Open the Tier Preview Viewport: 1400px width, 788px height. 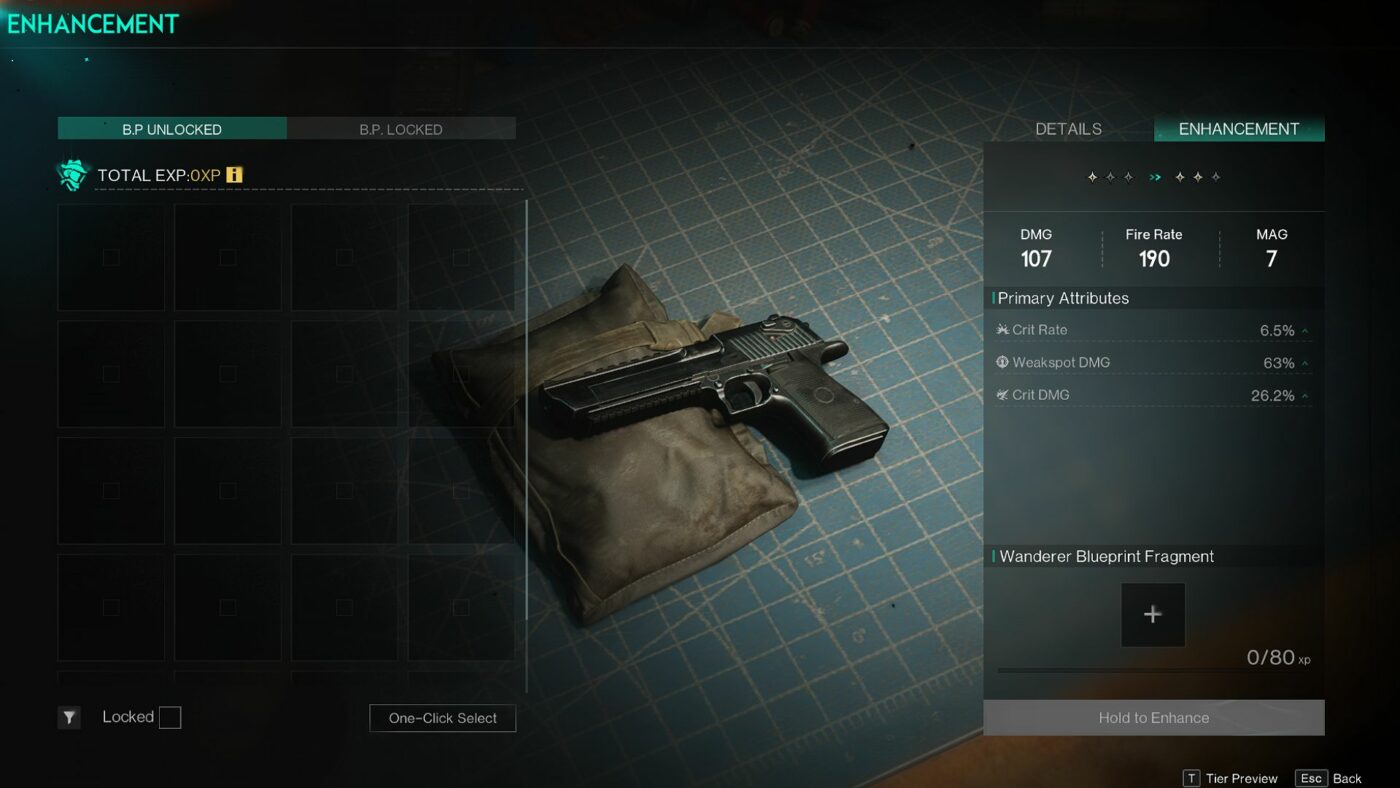(x=1231, y=778)
